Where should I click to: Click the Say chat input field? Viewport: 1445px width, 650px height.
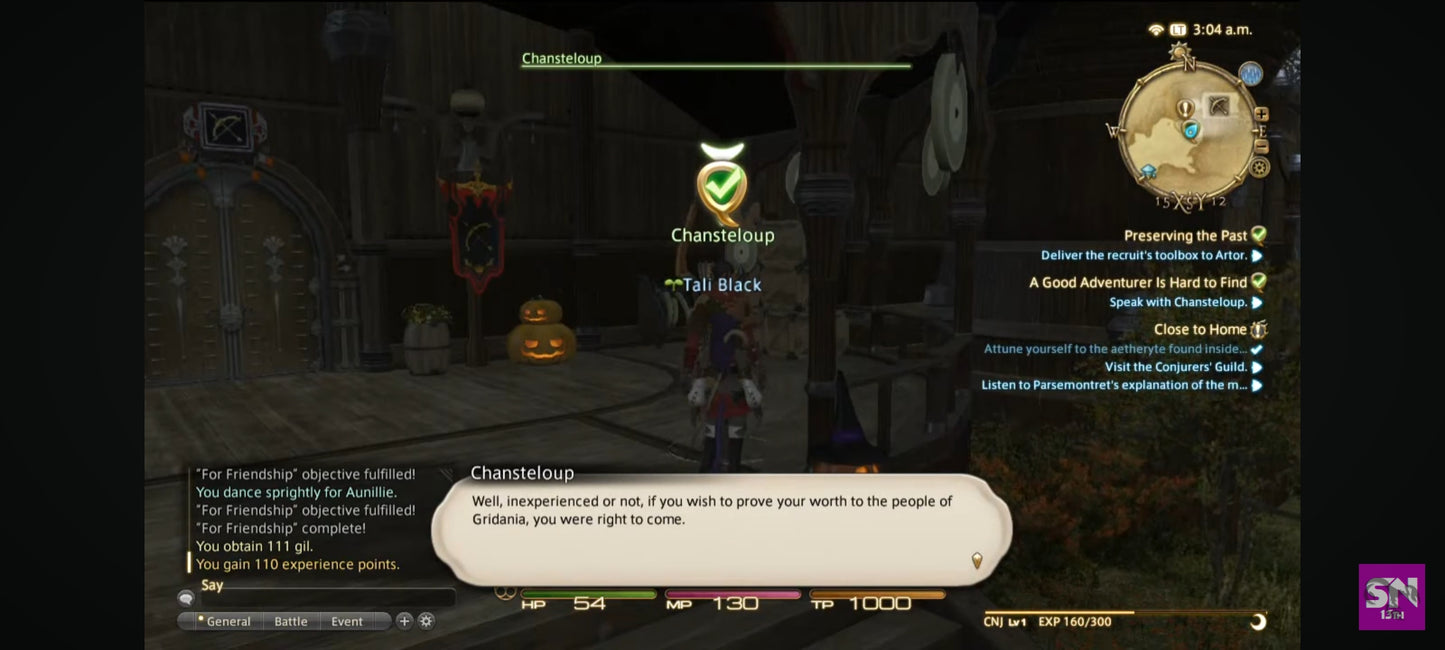point(325,598)
